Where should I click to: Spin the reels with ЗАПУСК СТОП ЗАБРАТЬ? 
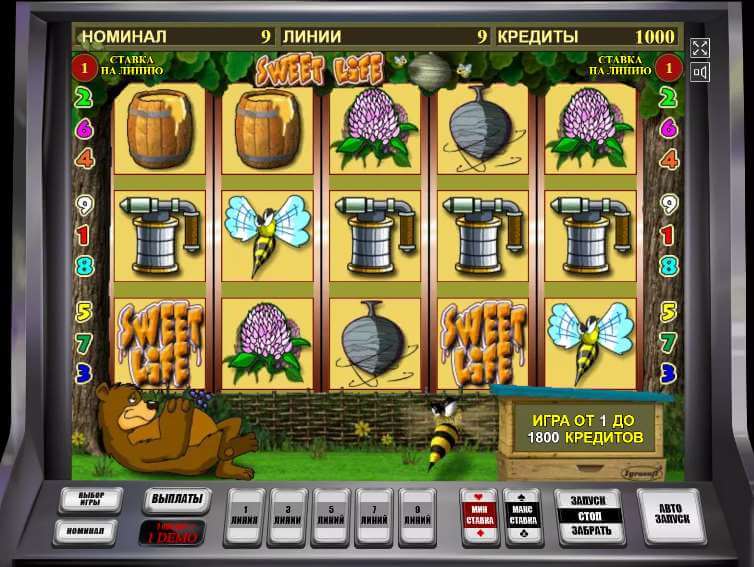(x=590, y=514)
